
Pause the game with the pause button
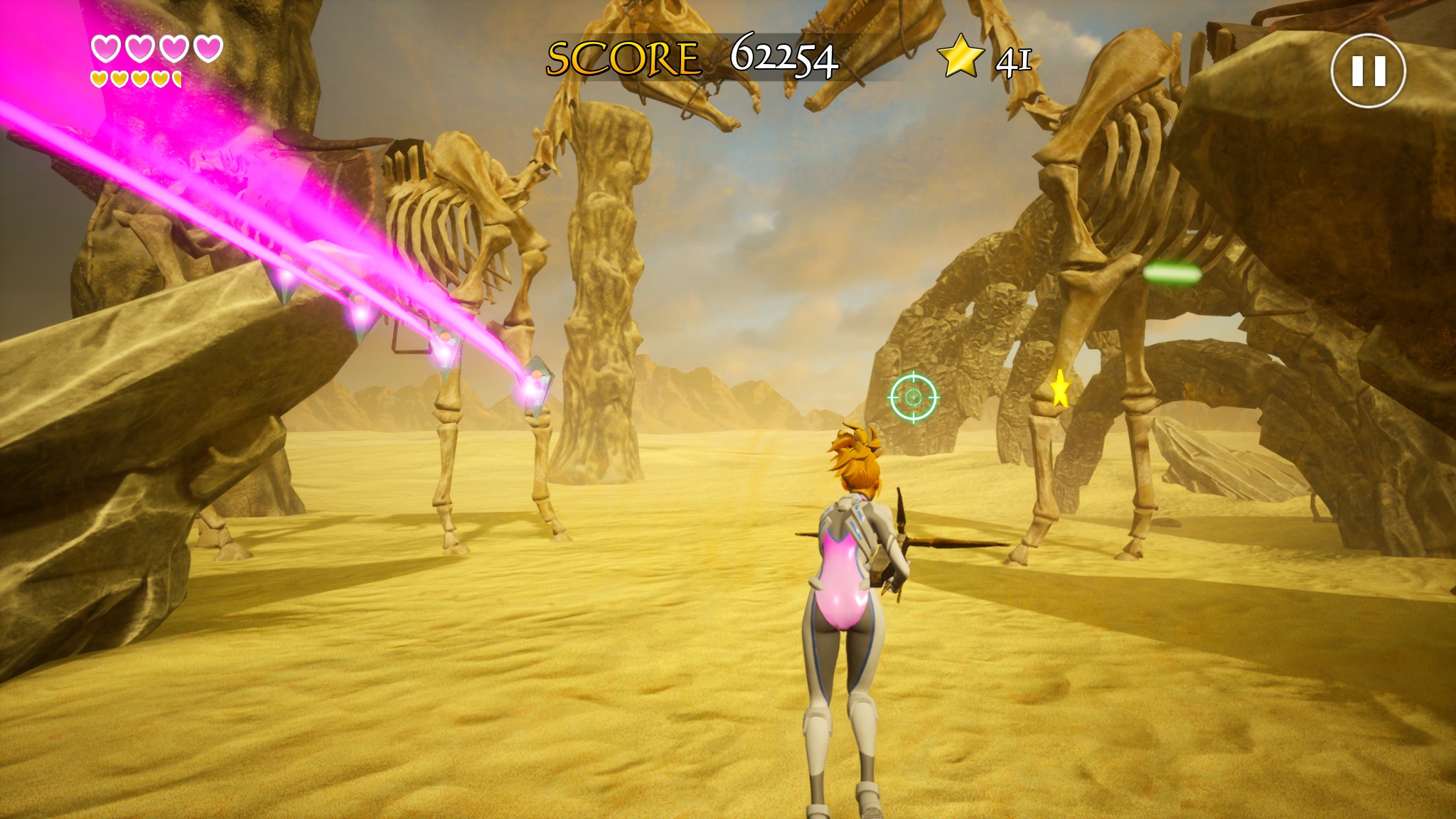[1368, 71]
